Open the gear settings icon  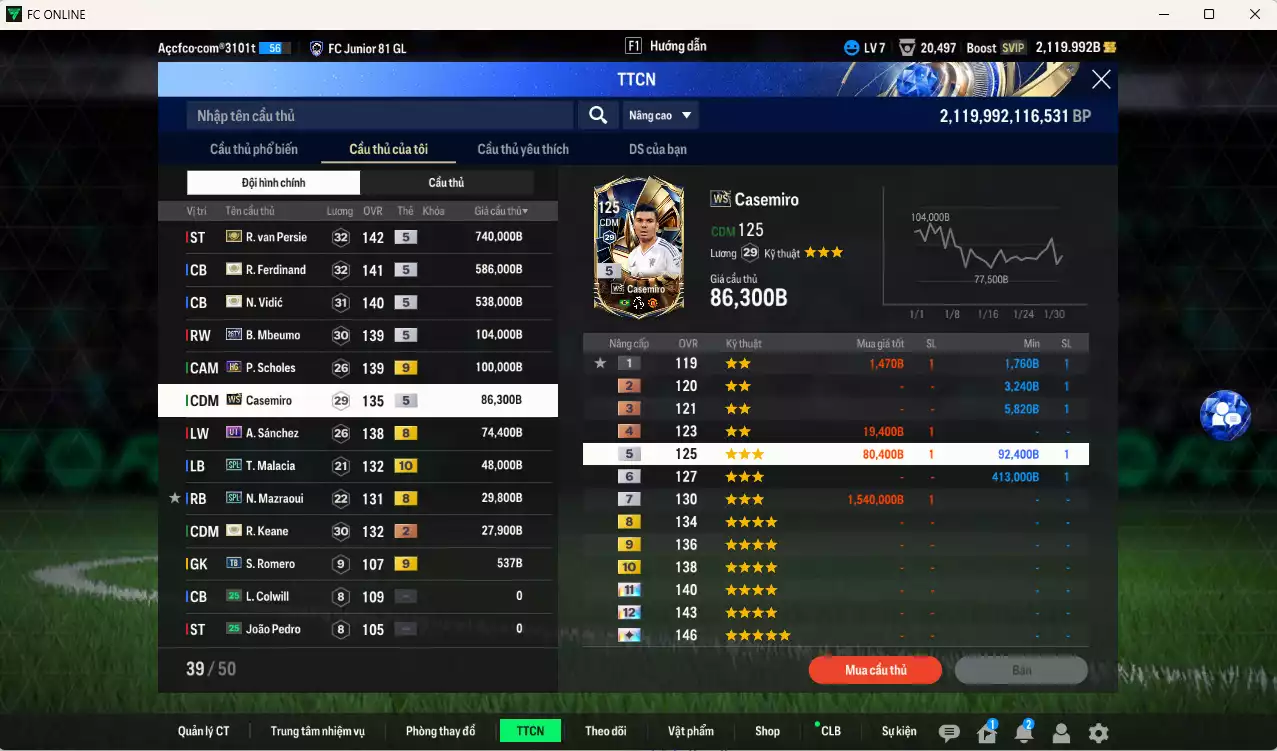pos(1098,733)
